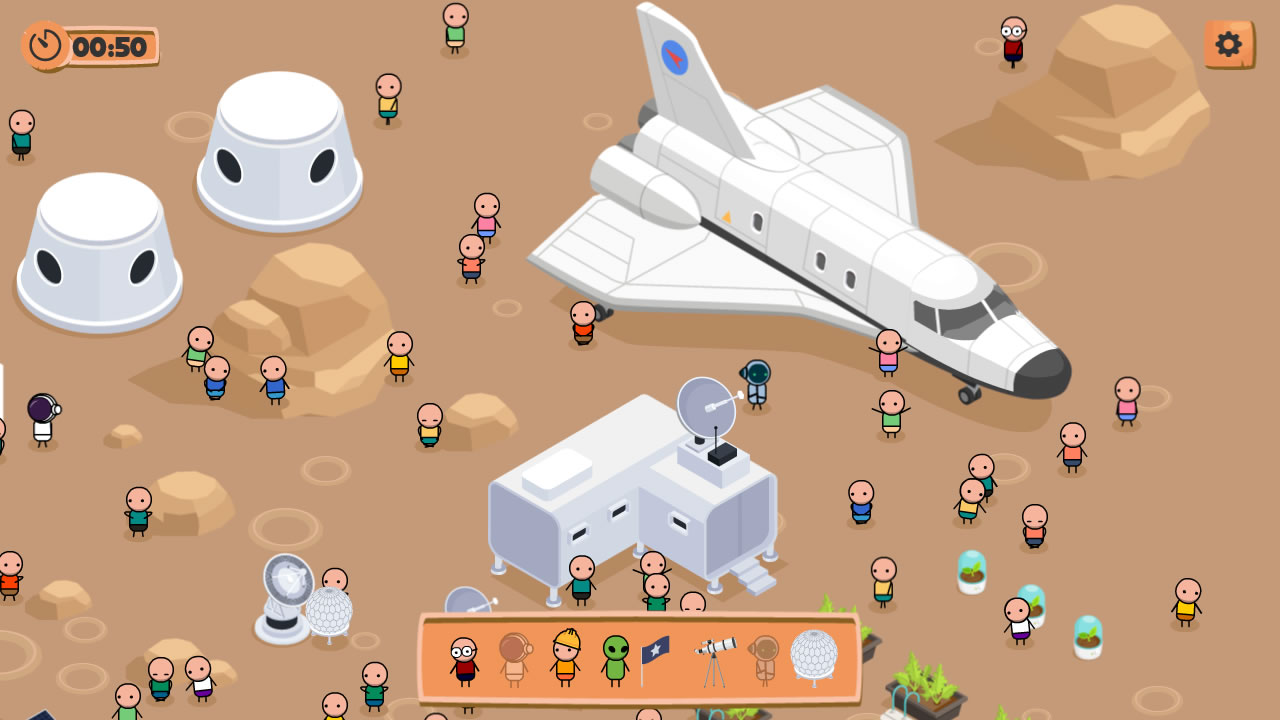
Task: Select the green alien icon in the tracker
Action: (x=617, y=658)
